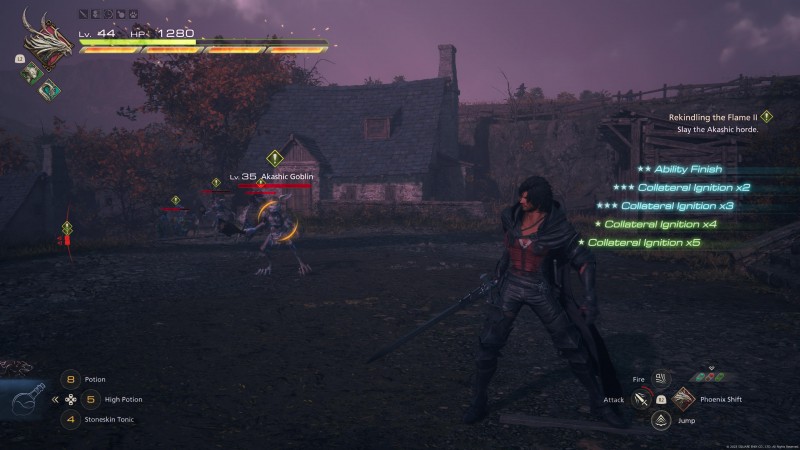This screenshot has width=800, height=450.
Task: Select the Jump action icon
Action: 660,420
